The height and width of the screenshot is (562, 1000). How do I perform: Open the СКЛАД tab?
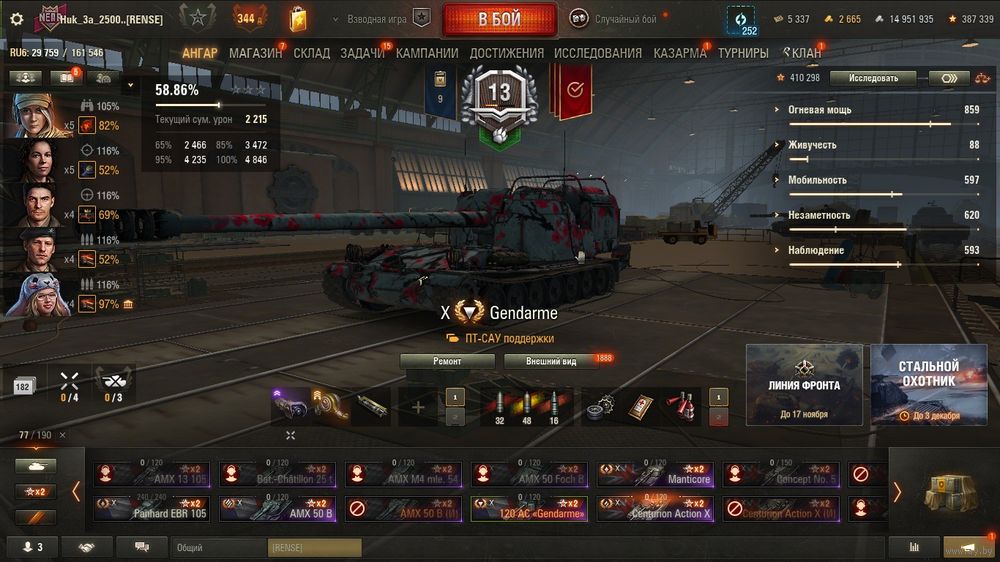pos(311,53)
